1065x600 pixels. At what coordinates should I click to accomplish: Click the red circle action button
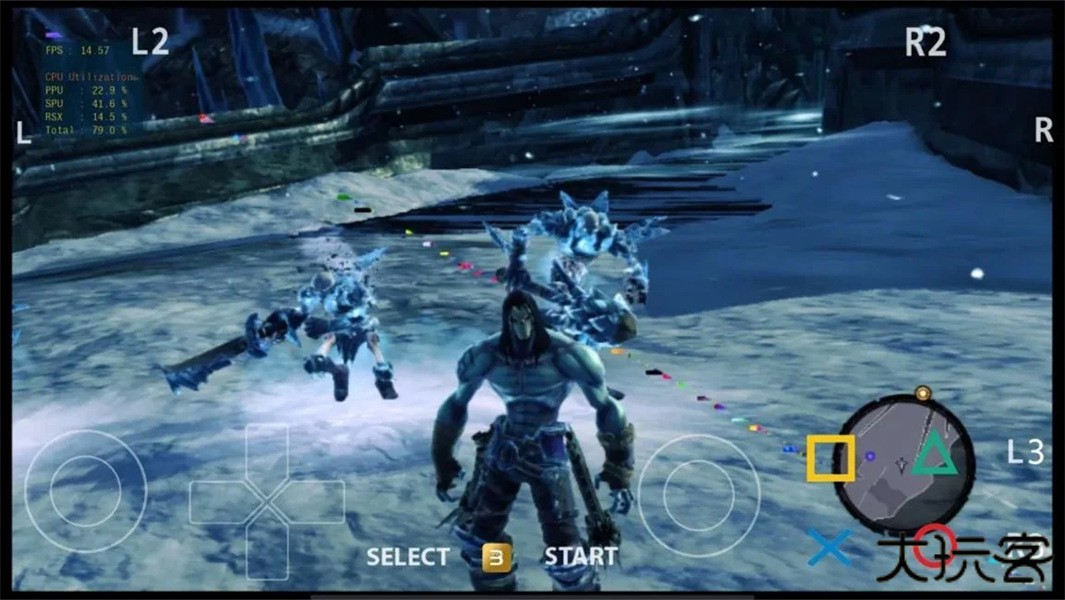coord(935,545)
